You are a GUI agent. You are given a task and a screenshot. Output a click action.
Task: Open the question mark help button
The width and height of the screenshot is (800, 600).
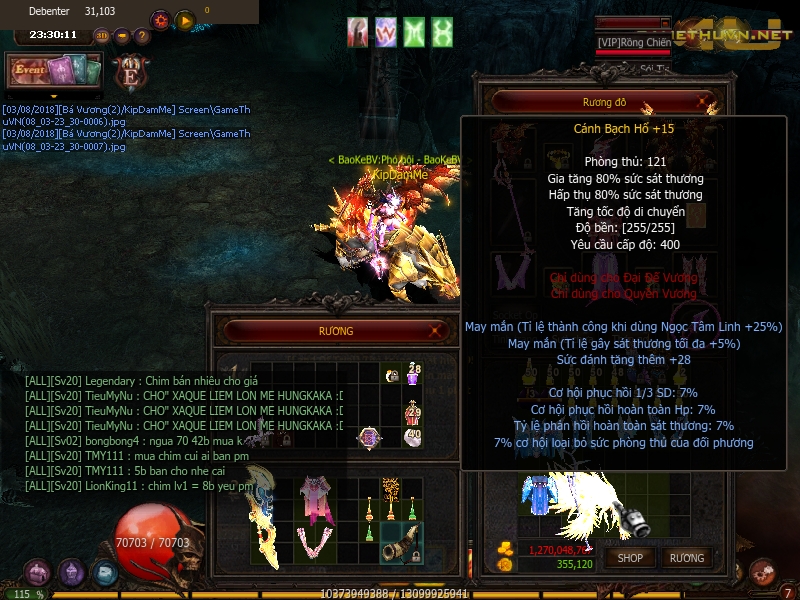click(142, 36)
